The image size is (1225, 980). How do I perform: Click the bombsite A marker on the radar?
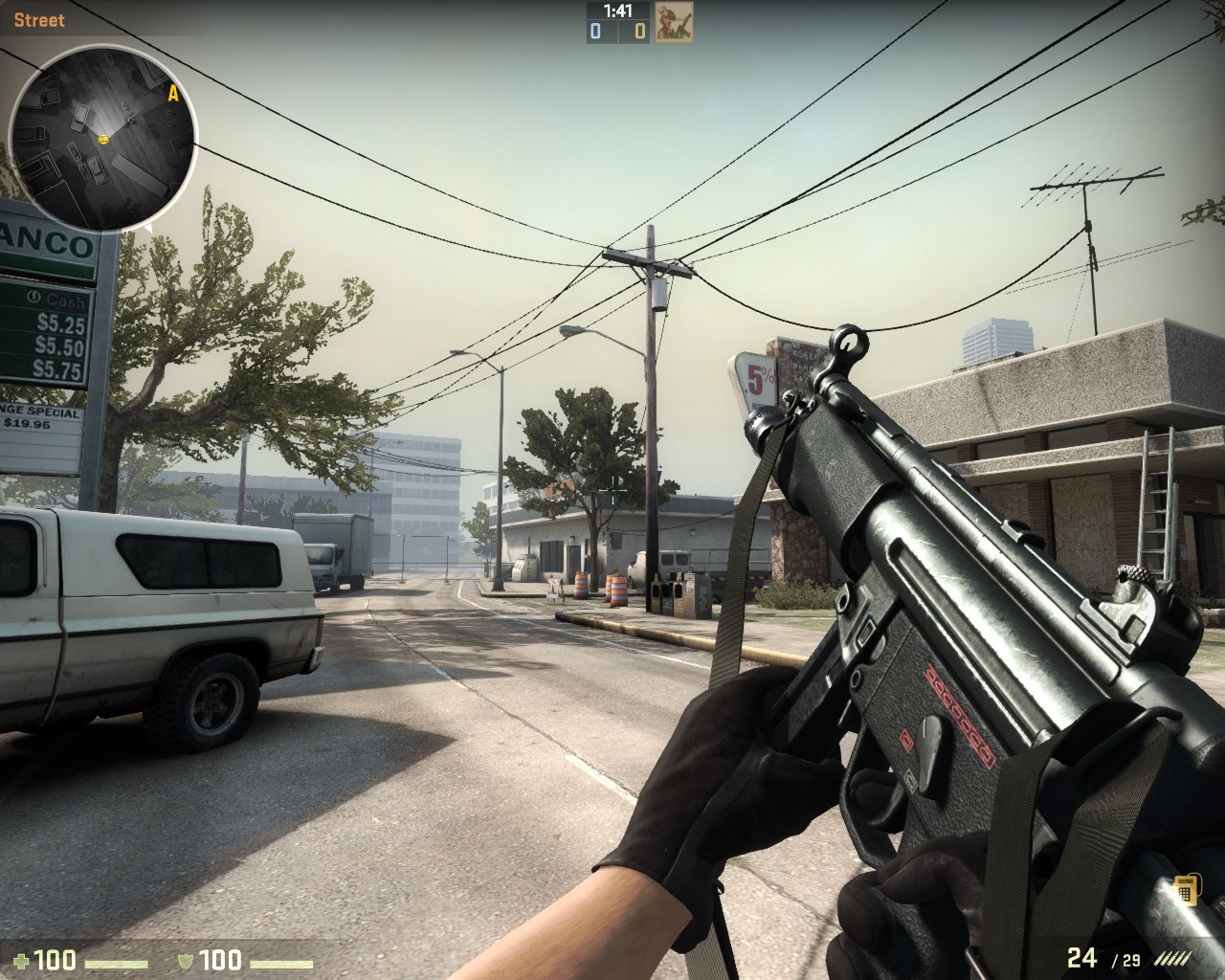coord(173,93)
